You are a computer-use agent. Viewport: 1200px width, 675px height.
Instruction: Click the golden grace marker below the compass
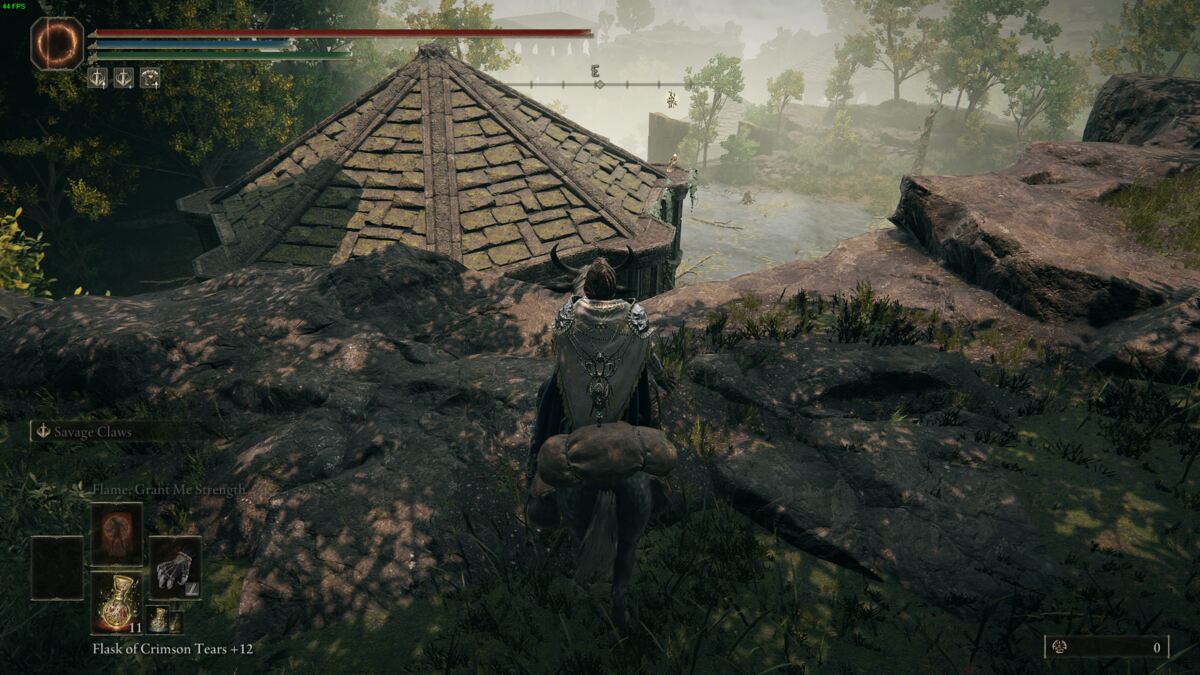(x=672, y=98)
